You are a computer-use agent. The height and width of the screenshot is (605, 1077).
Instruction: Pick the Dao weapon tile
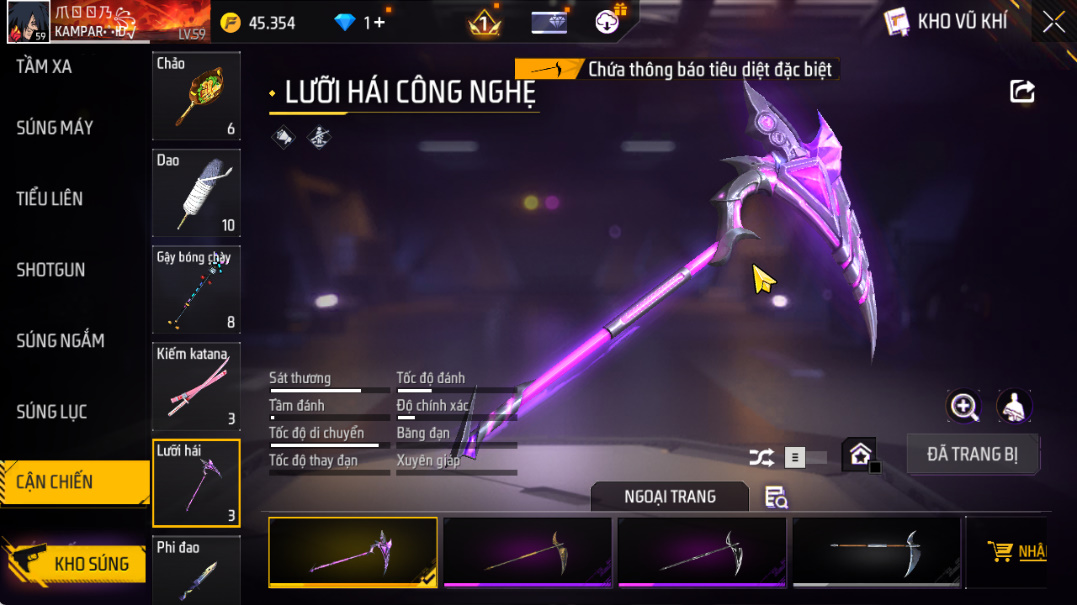(x=196, y=192)
